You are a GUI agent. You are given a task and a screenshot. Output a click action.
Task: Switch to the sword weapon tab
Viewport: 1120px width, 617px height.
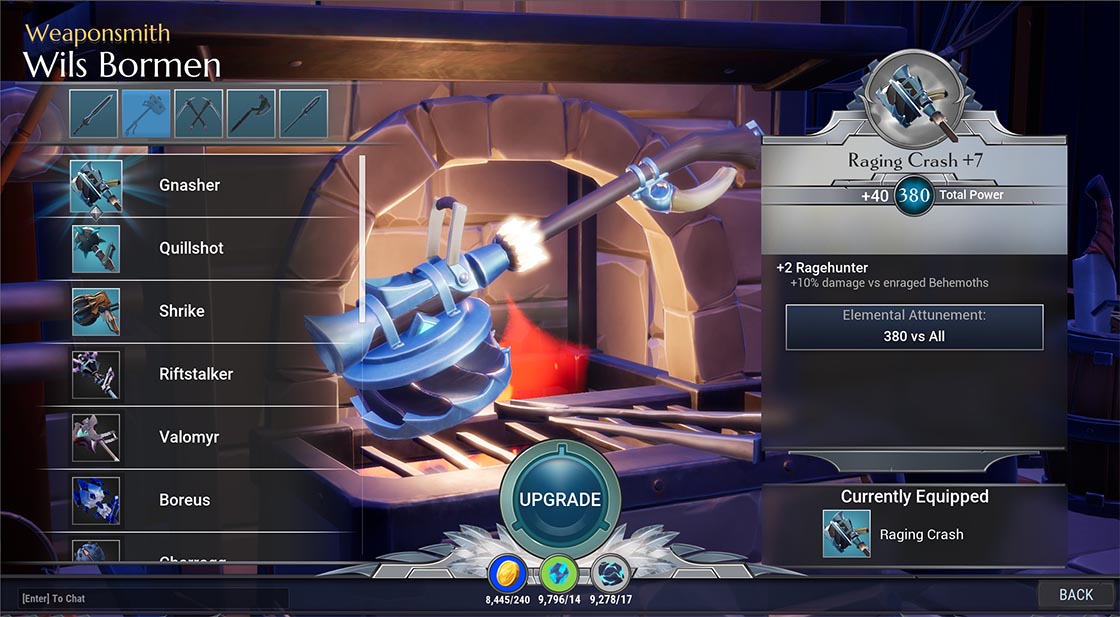coord(94,113)
